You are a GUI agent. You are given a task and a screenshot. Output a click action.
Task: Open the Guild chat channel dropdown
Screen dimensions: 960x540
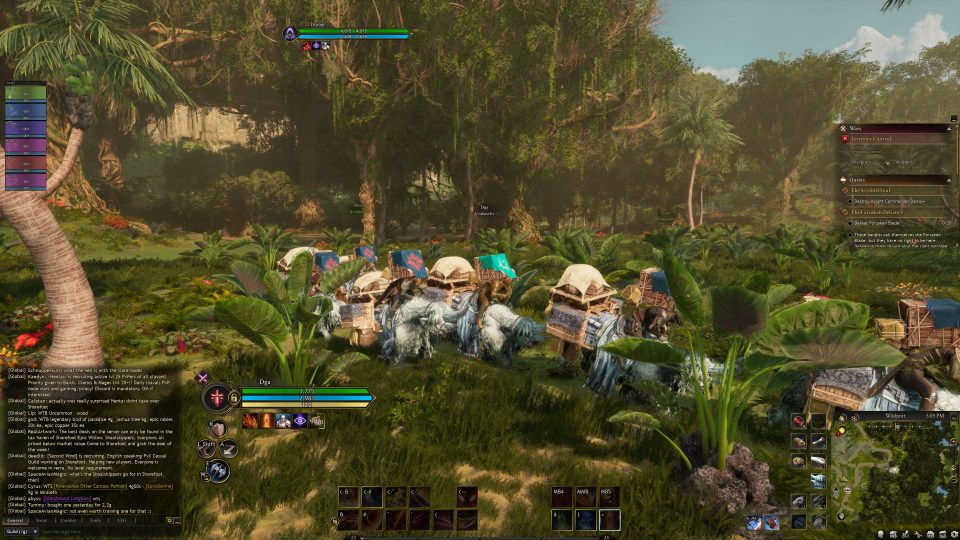20,531
